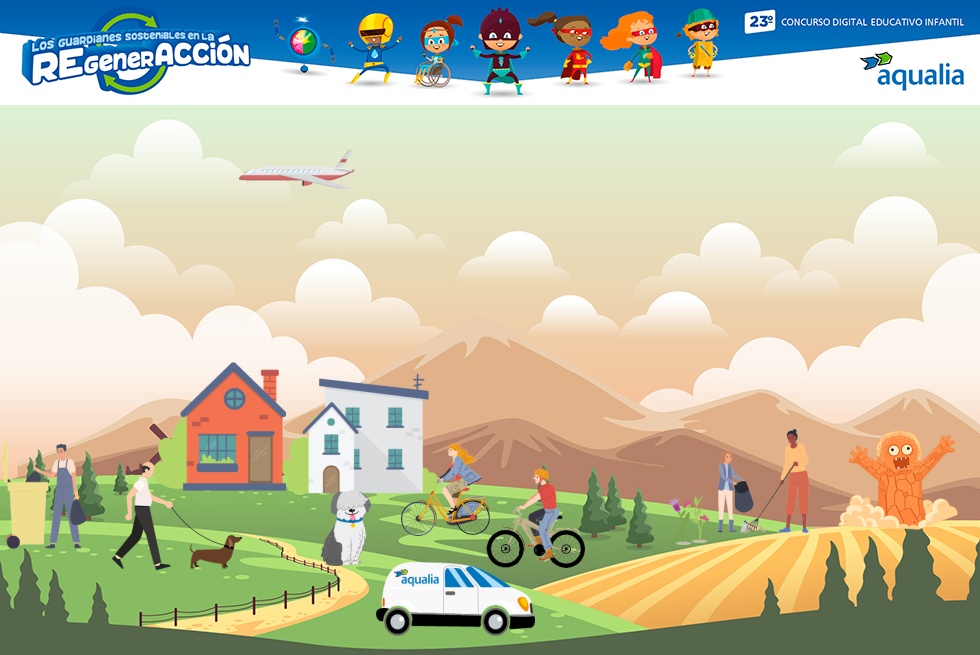Click the REgenerACCIÓN game logo
980x655 pixels.
[x=137, y=54]
